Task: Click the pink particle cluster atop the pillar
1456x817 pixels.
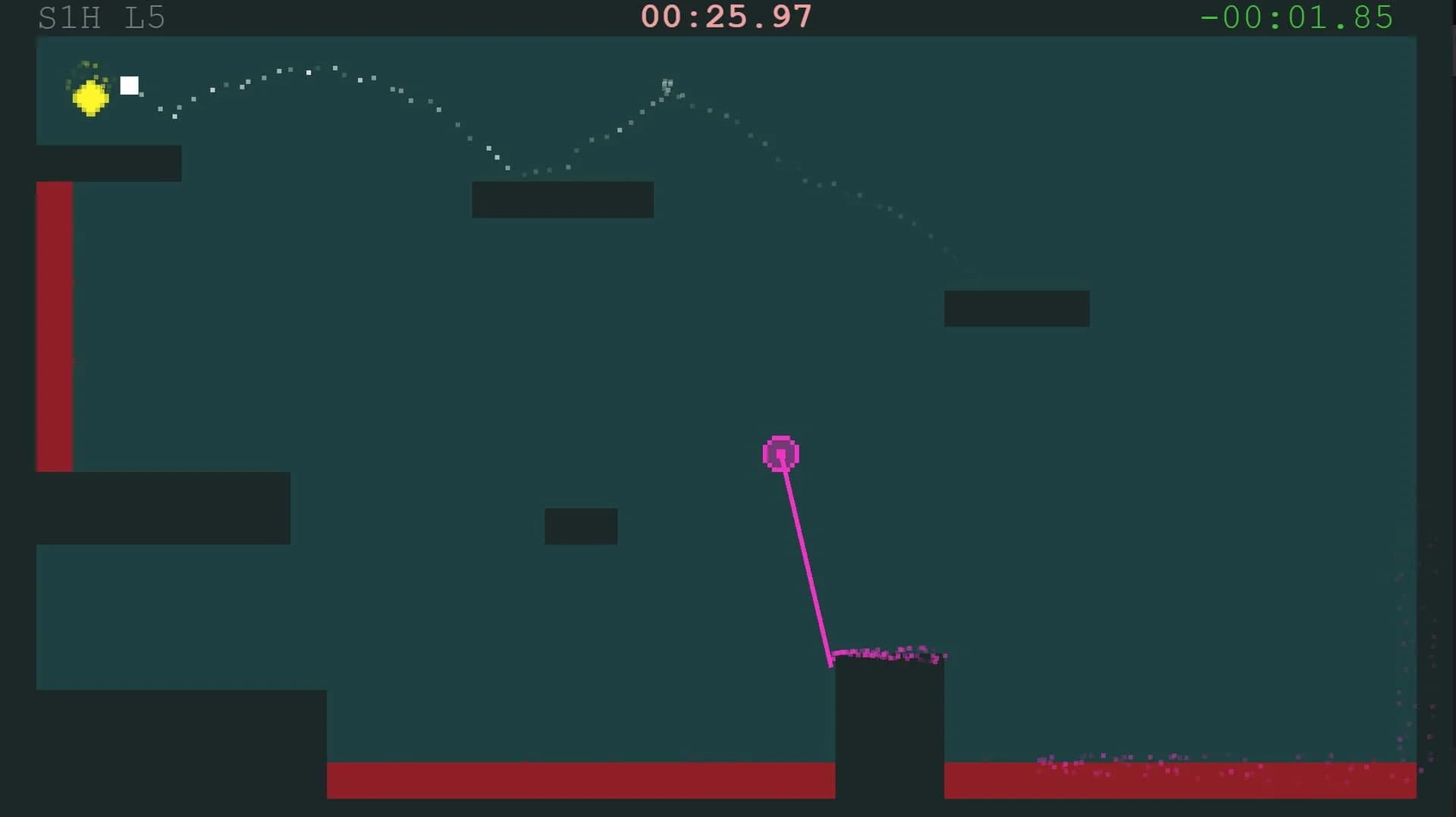Action: click(x=887, y=652)
